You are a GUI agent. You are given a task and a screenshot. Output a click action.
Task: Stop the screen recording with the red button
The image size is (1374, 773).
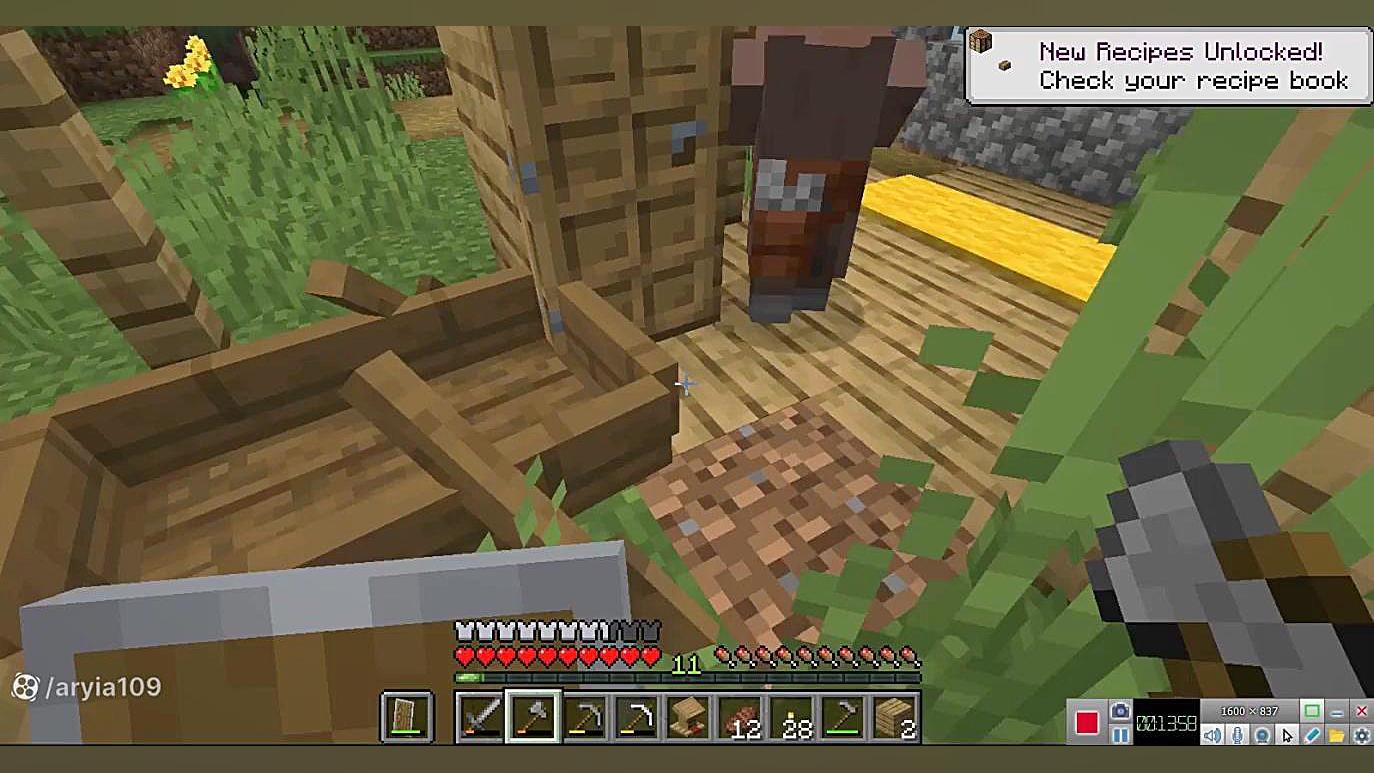pos(1087,722)
